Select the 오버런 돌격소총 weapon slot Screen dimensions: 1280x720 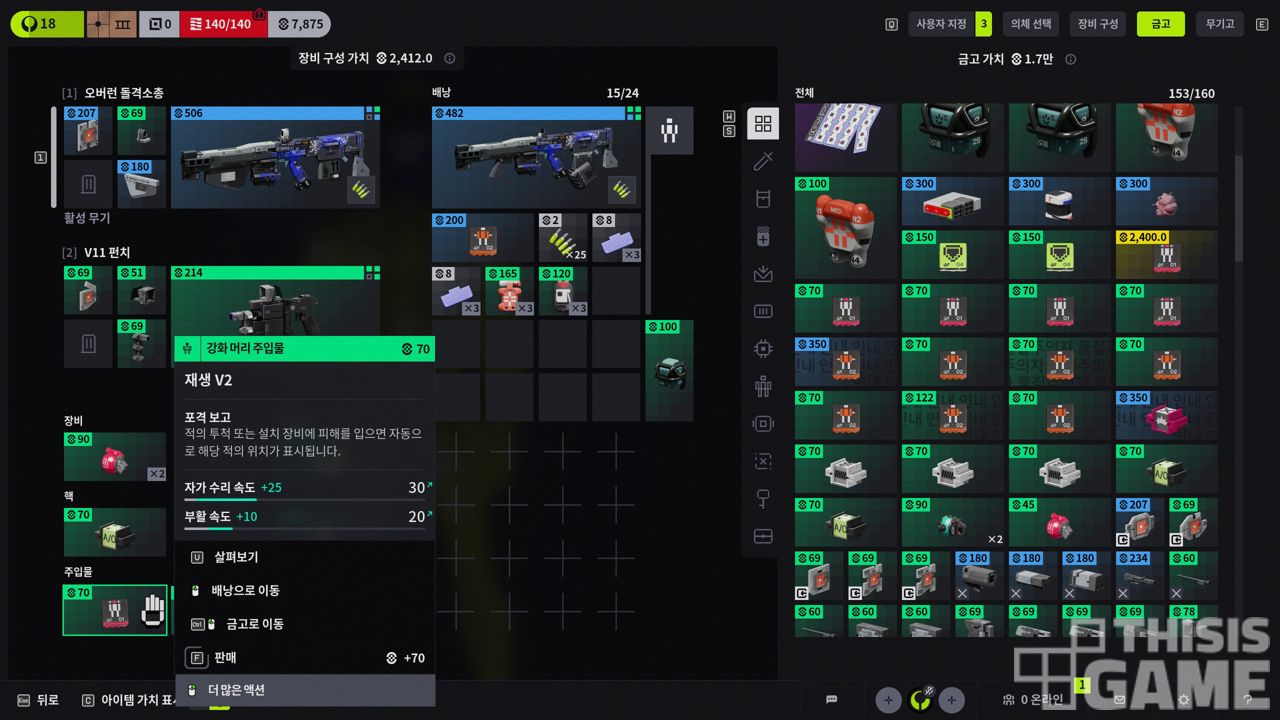[x=275, y=158]
